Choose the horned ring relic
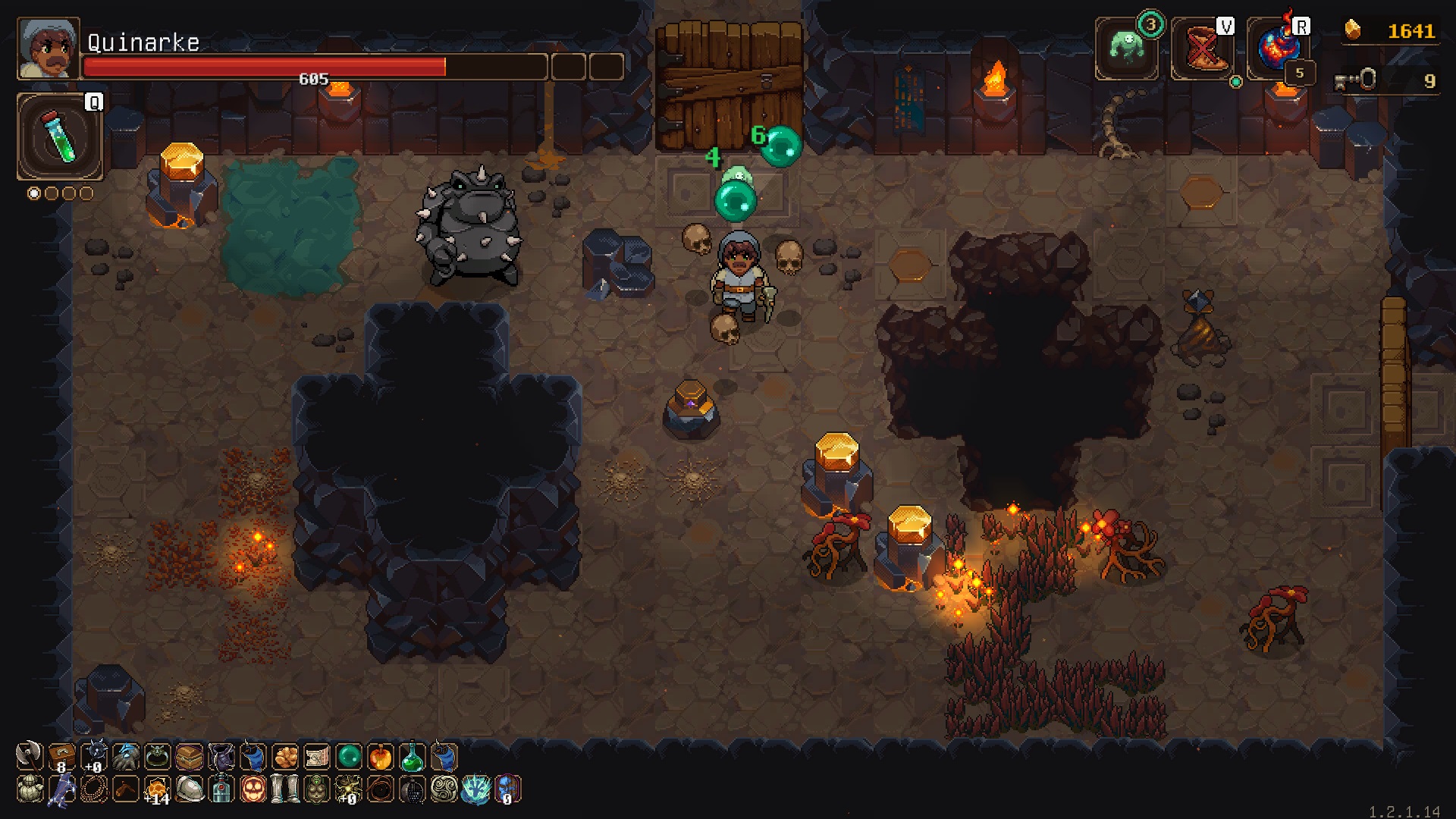 (x=157, y=756)
